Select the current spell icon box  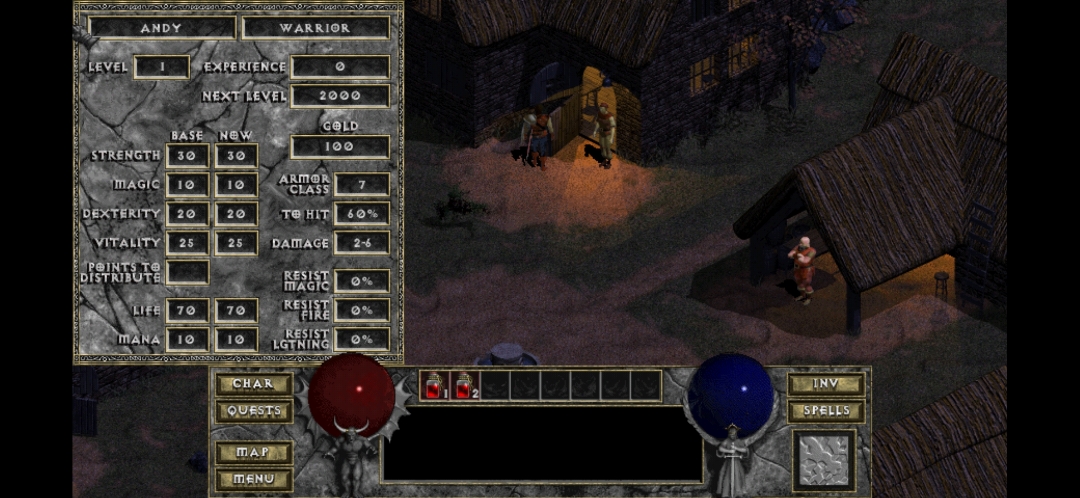[x=824, y=460]
